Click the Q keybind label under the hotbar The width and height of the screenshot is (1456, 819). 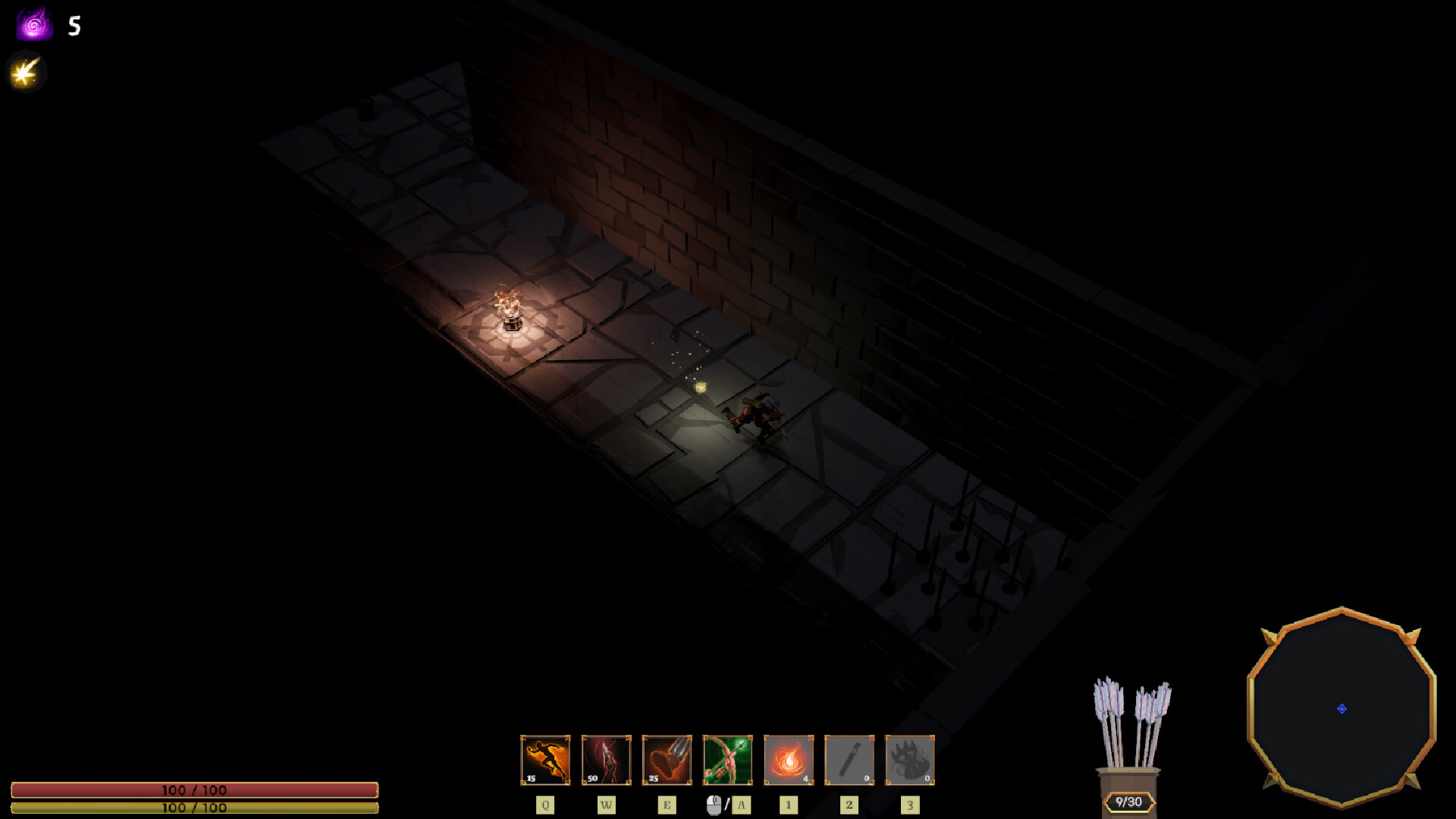[x=545, y=805]
